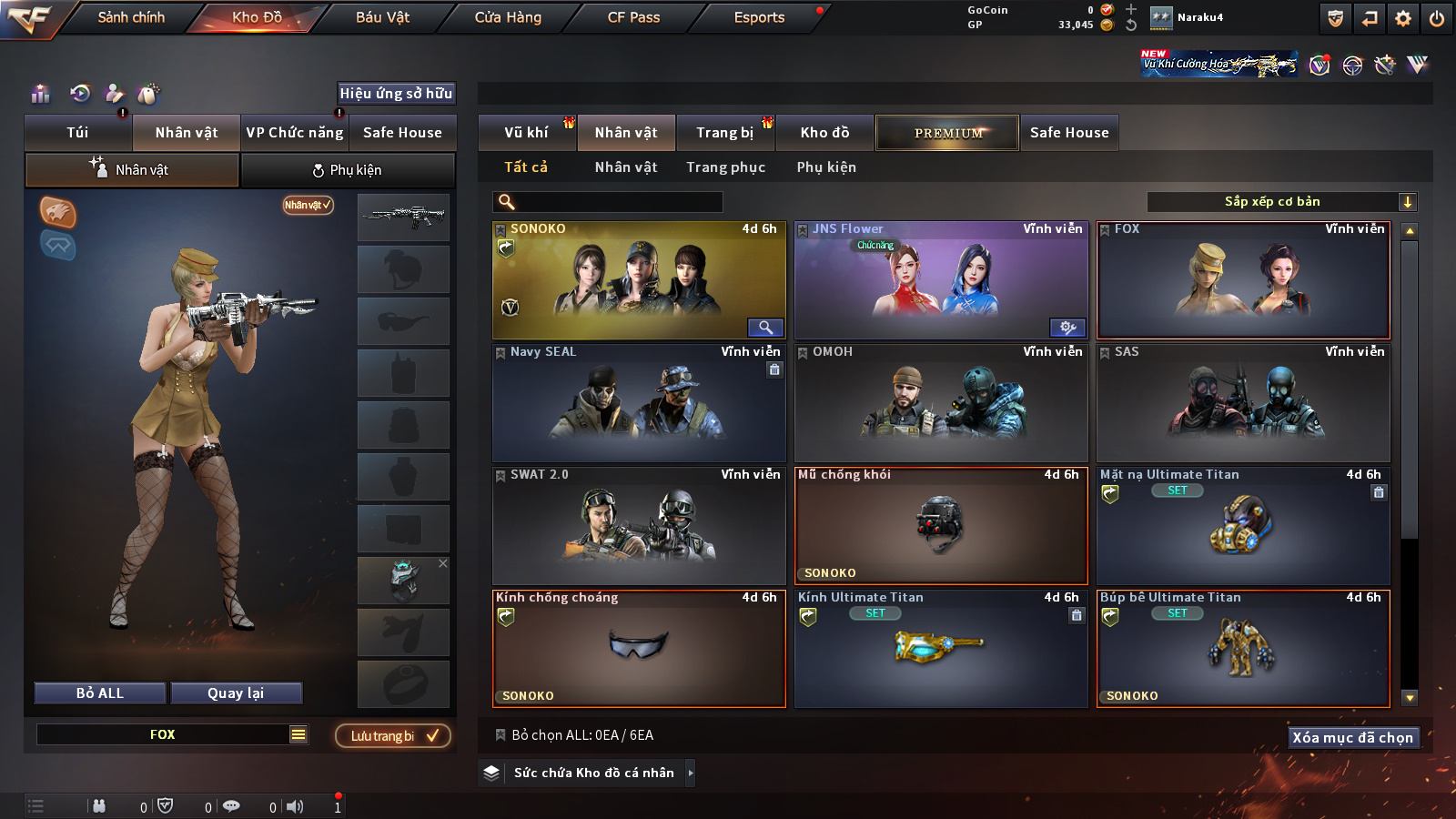Pick the SWAT 2.0 character card
The width and height of the screenshot is (1456, 819).
point(639,526)
